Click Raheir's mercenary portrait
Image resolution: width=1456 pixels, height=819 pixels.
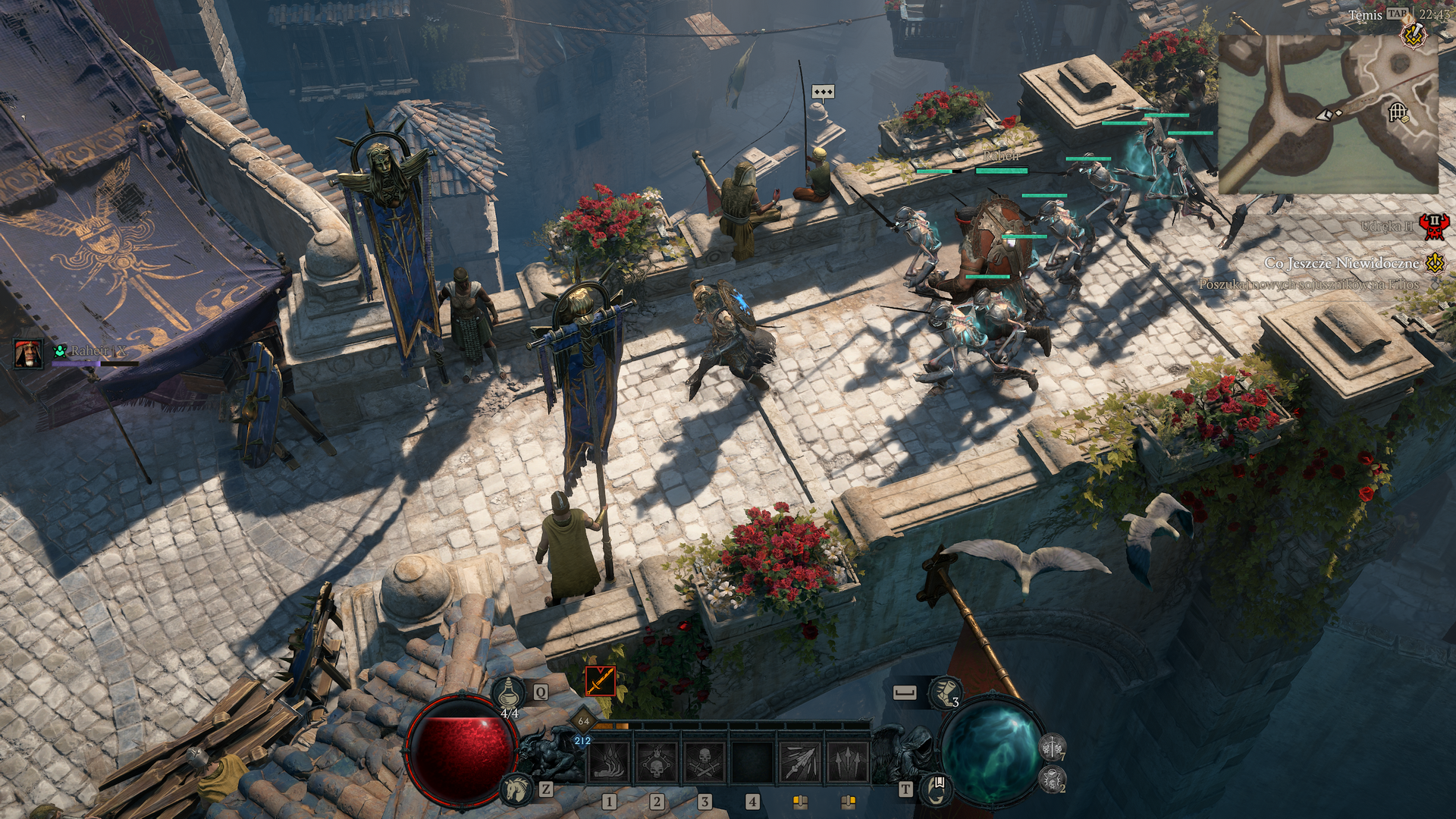[28, 353]
